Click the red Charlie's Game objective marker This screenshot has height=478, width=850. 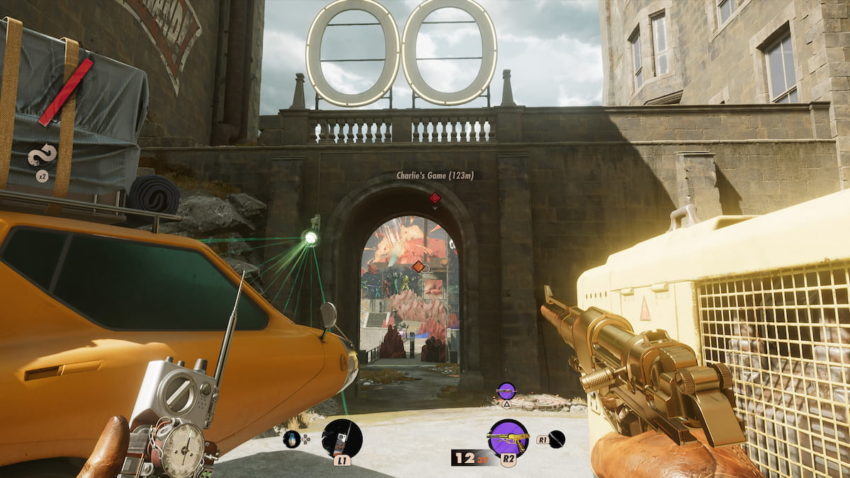tap(435, 198)
